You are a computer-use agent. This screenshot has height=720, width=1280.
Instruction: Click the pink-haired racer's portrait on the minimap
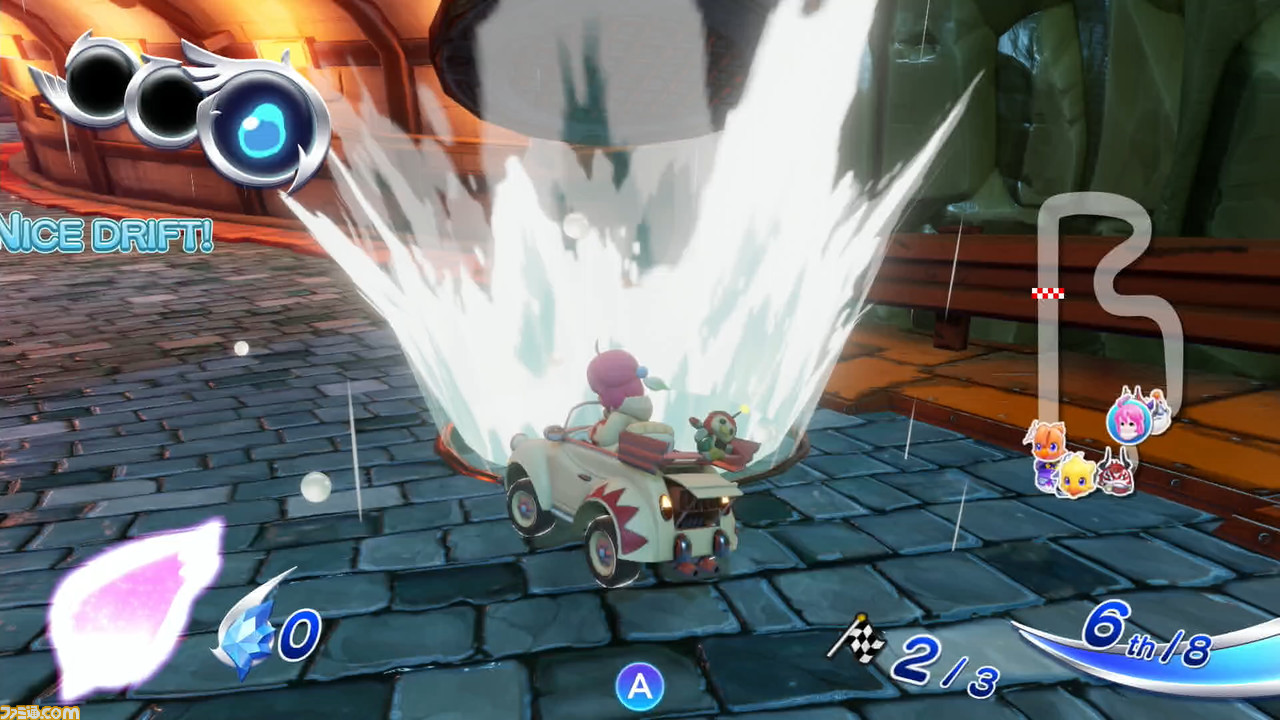click(x=1128, y=424)
